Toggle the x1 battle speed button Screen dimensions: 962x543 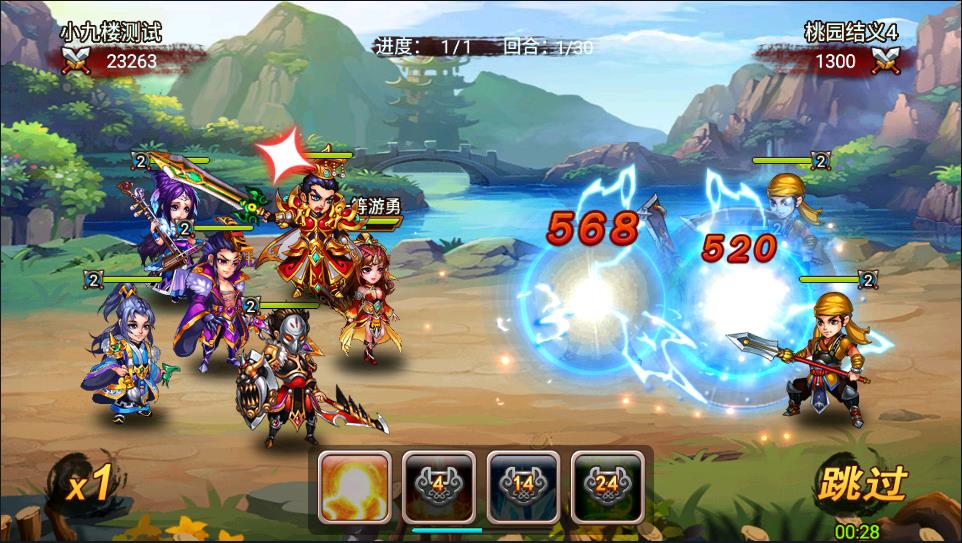(x=88, y=486)
